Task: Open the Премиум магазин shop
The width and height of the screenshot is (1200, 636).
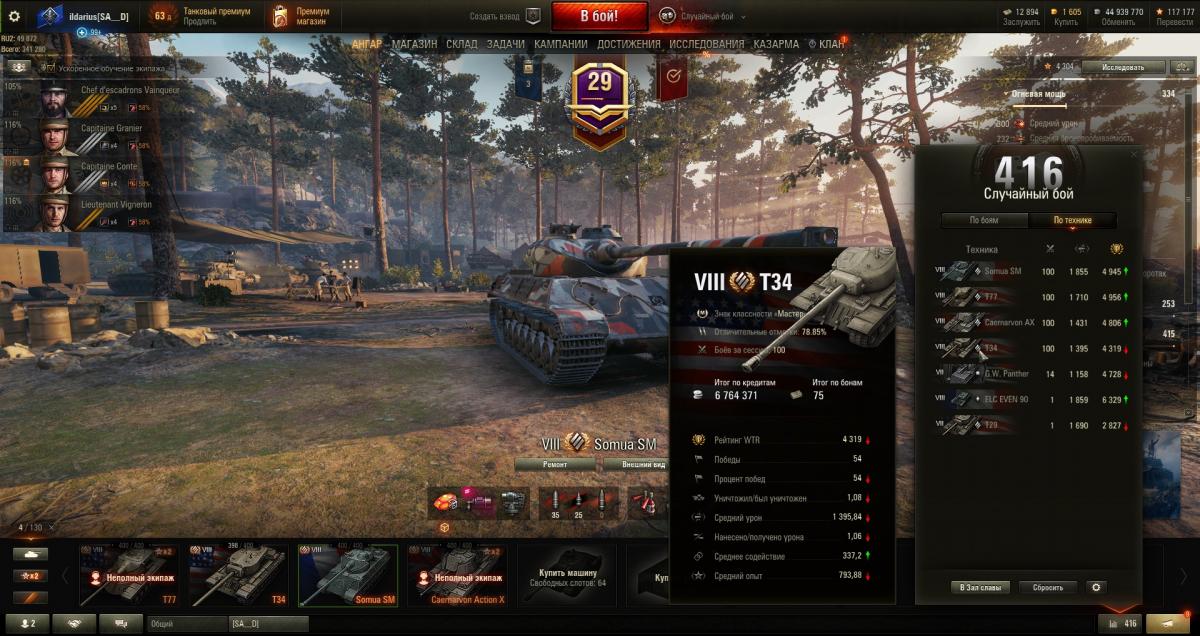Action: (x=302, y=16)
